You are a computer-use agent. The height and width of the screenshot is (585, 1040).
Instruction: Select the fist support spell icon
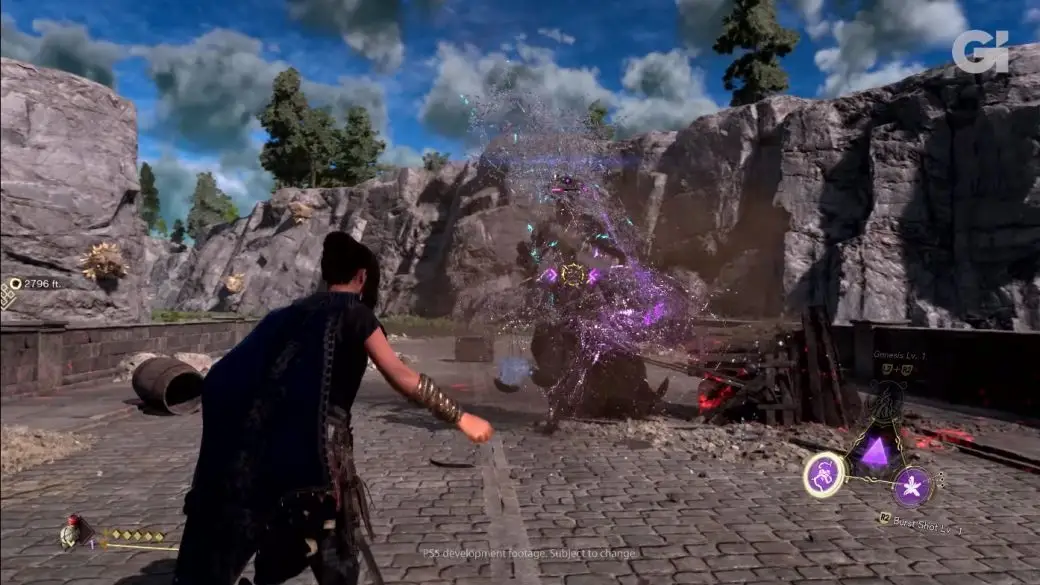point(825,472)
